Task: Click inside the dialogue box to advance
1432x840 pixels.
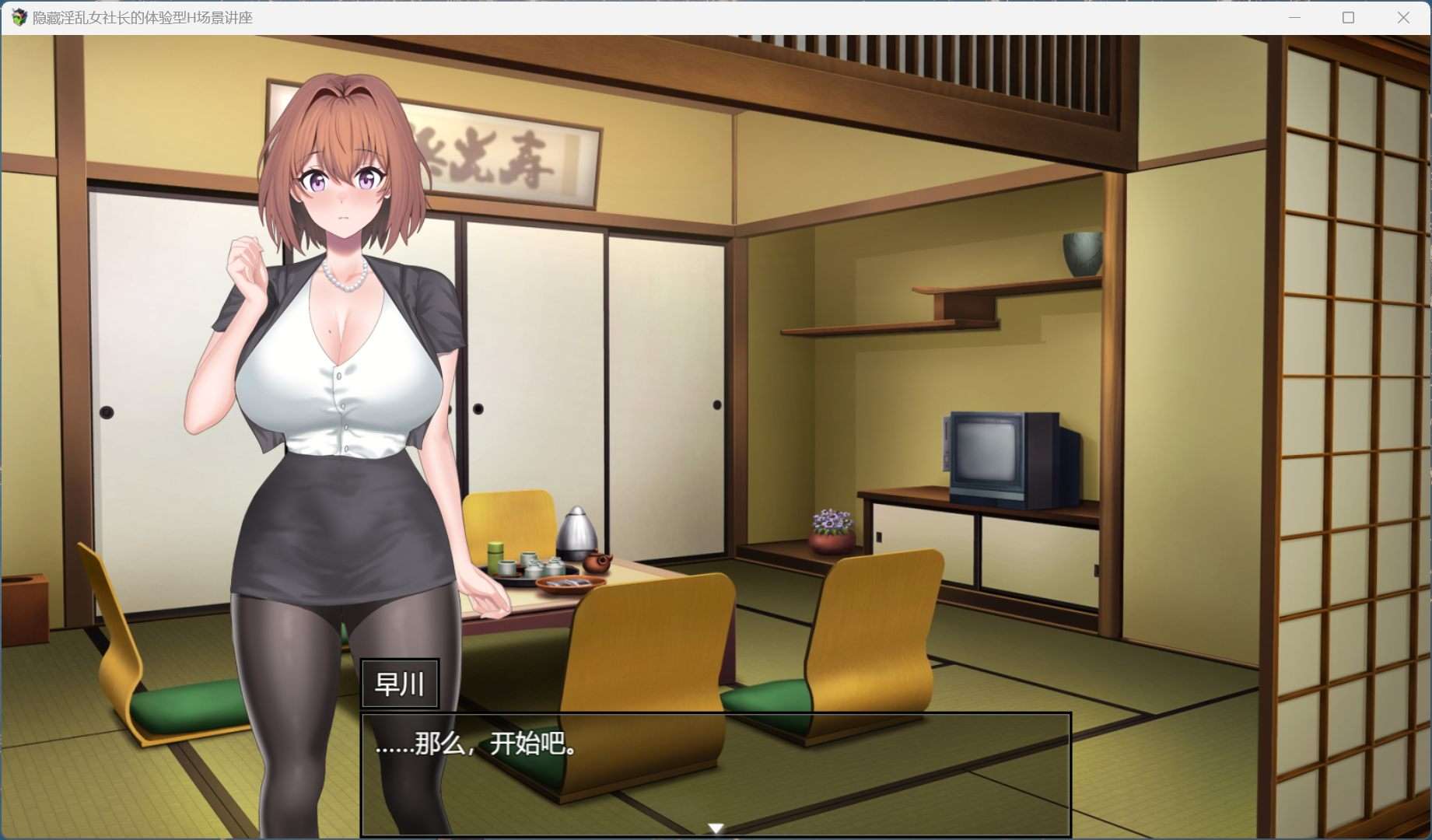Action: coord(714,774)
